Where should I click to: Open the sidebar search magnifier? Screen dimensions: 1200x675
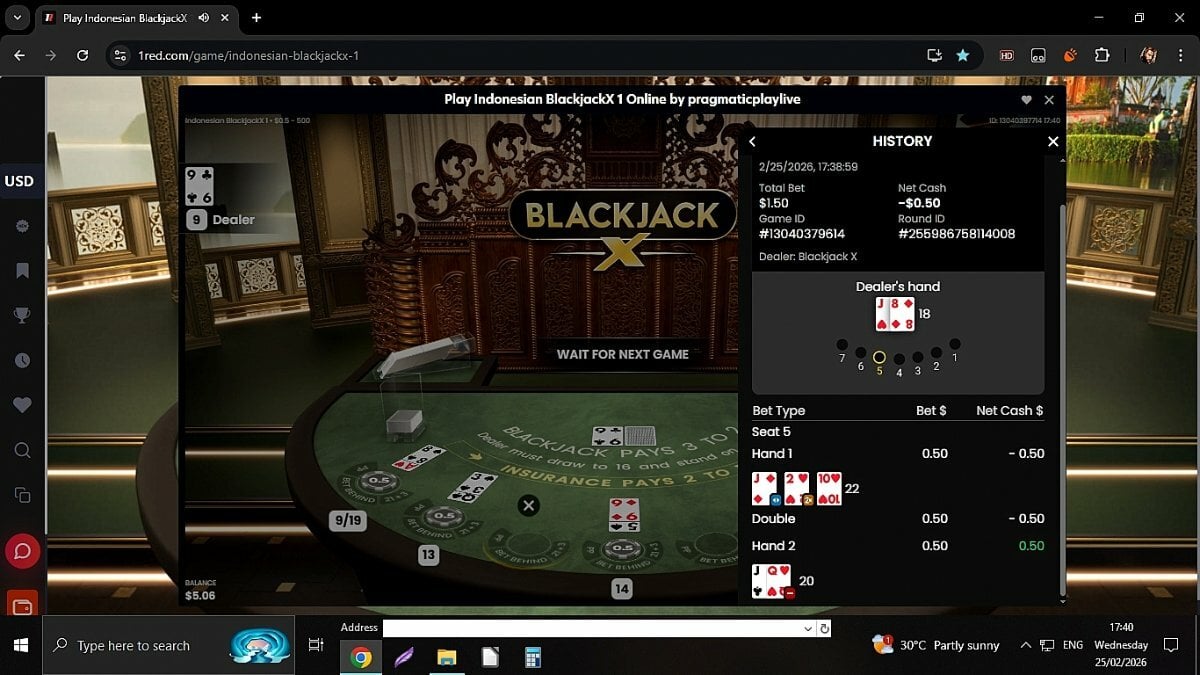[22, 450]
